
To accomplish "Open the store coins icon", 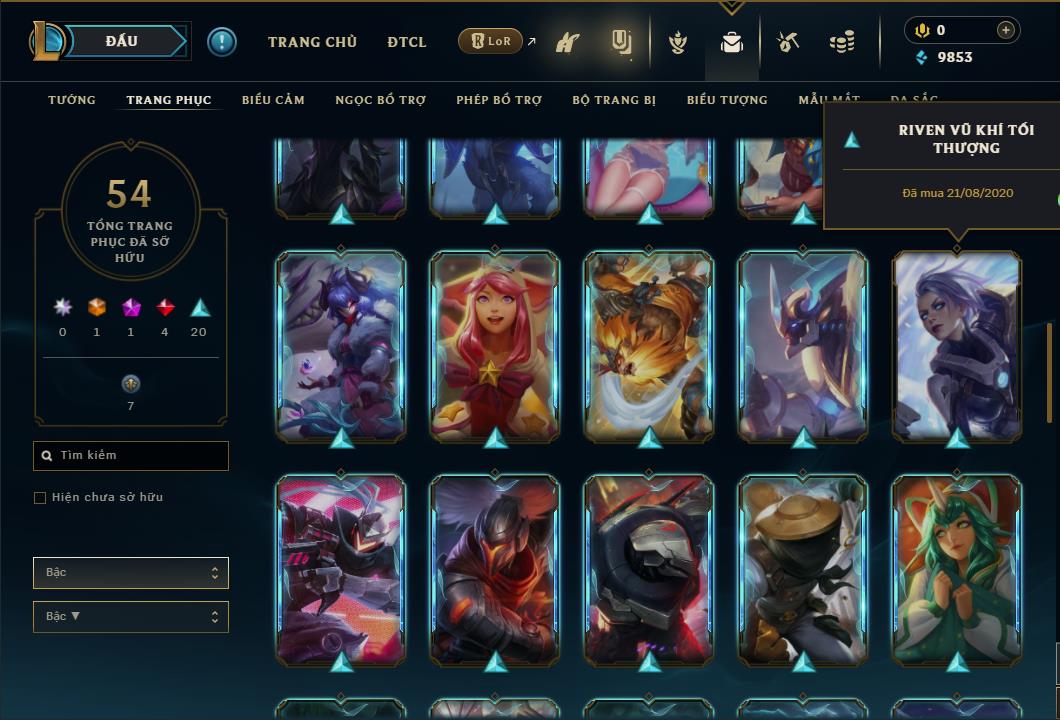I will [842, 43].
